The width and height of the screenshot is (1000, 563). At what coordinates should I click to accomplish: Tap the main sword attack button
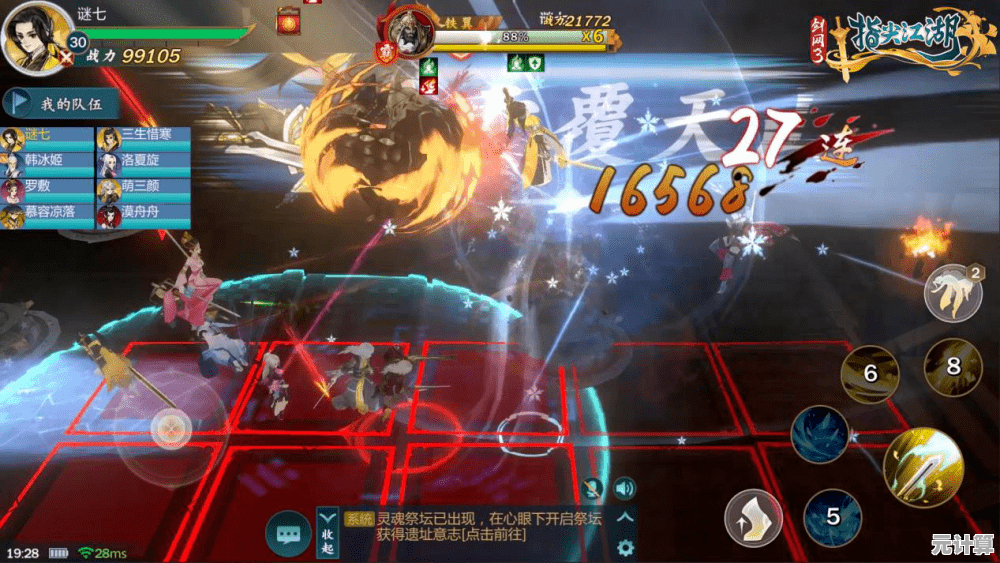pos(922,468)
